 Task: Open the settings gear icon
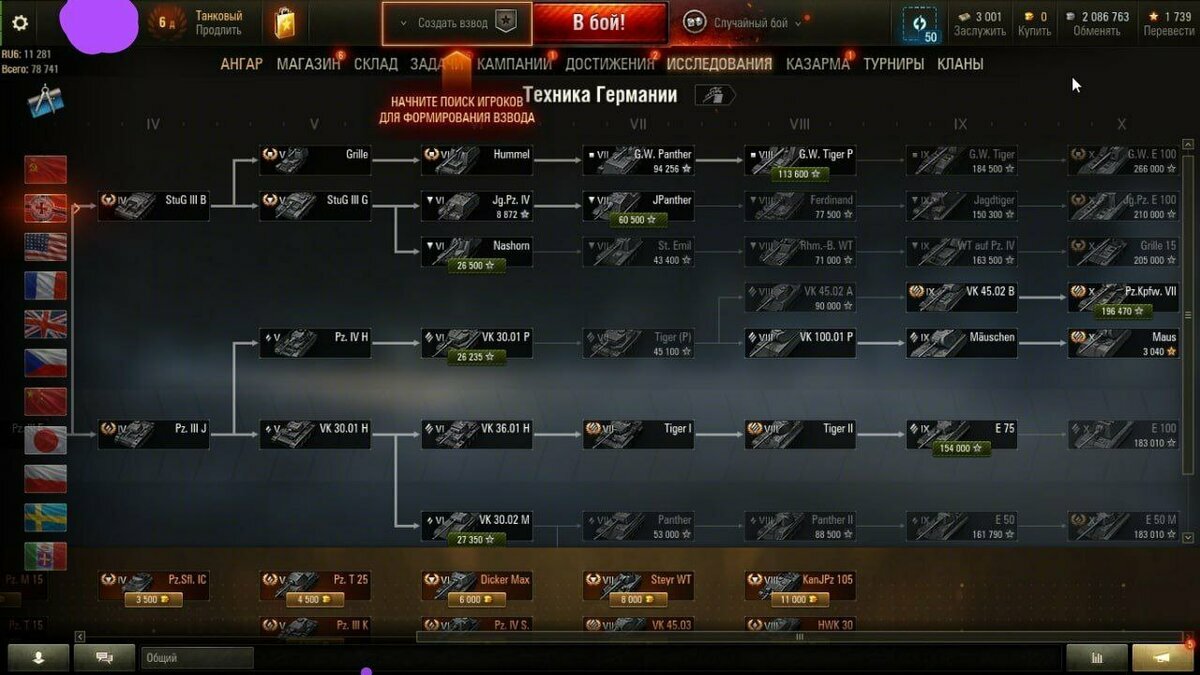coord(20,24)
